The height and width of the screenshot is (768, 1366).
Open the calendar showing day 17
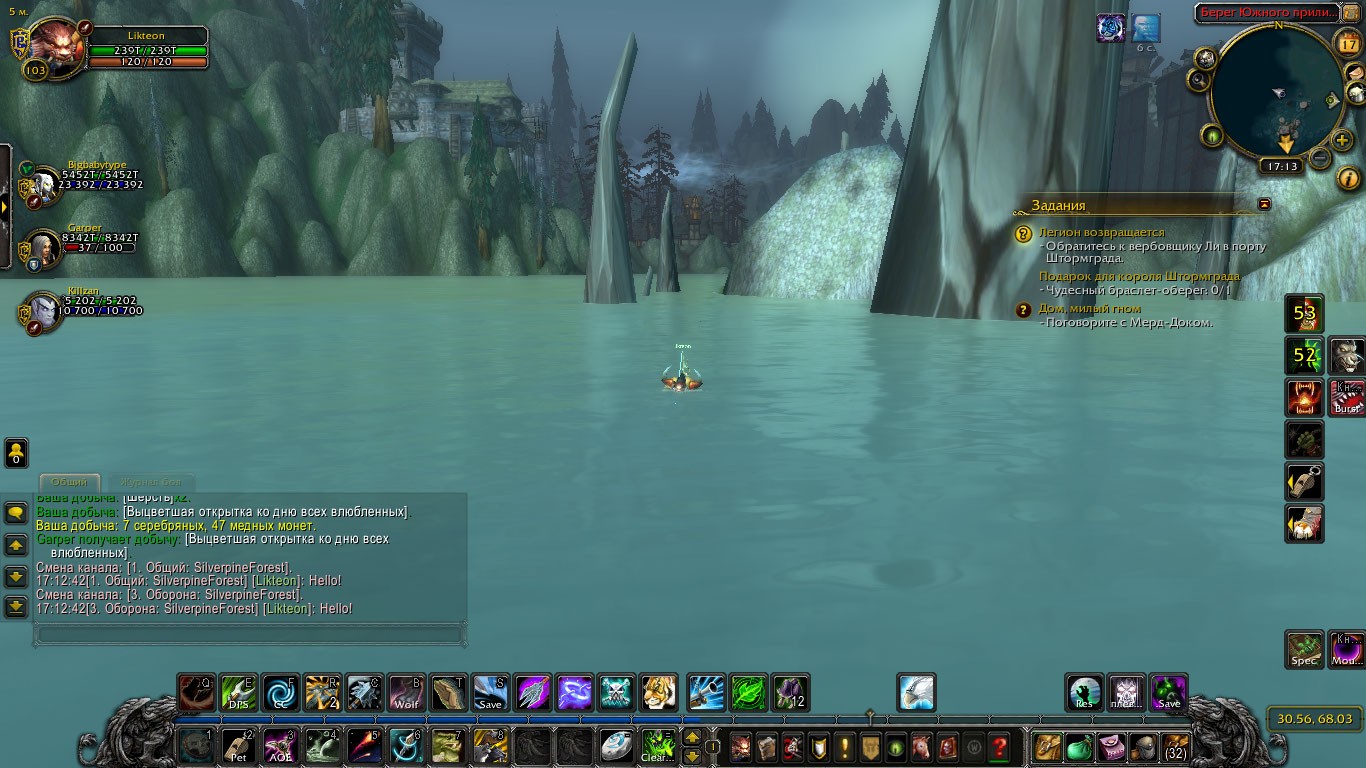pyautogui.click(x=1348, y=43)
